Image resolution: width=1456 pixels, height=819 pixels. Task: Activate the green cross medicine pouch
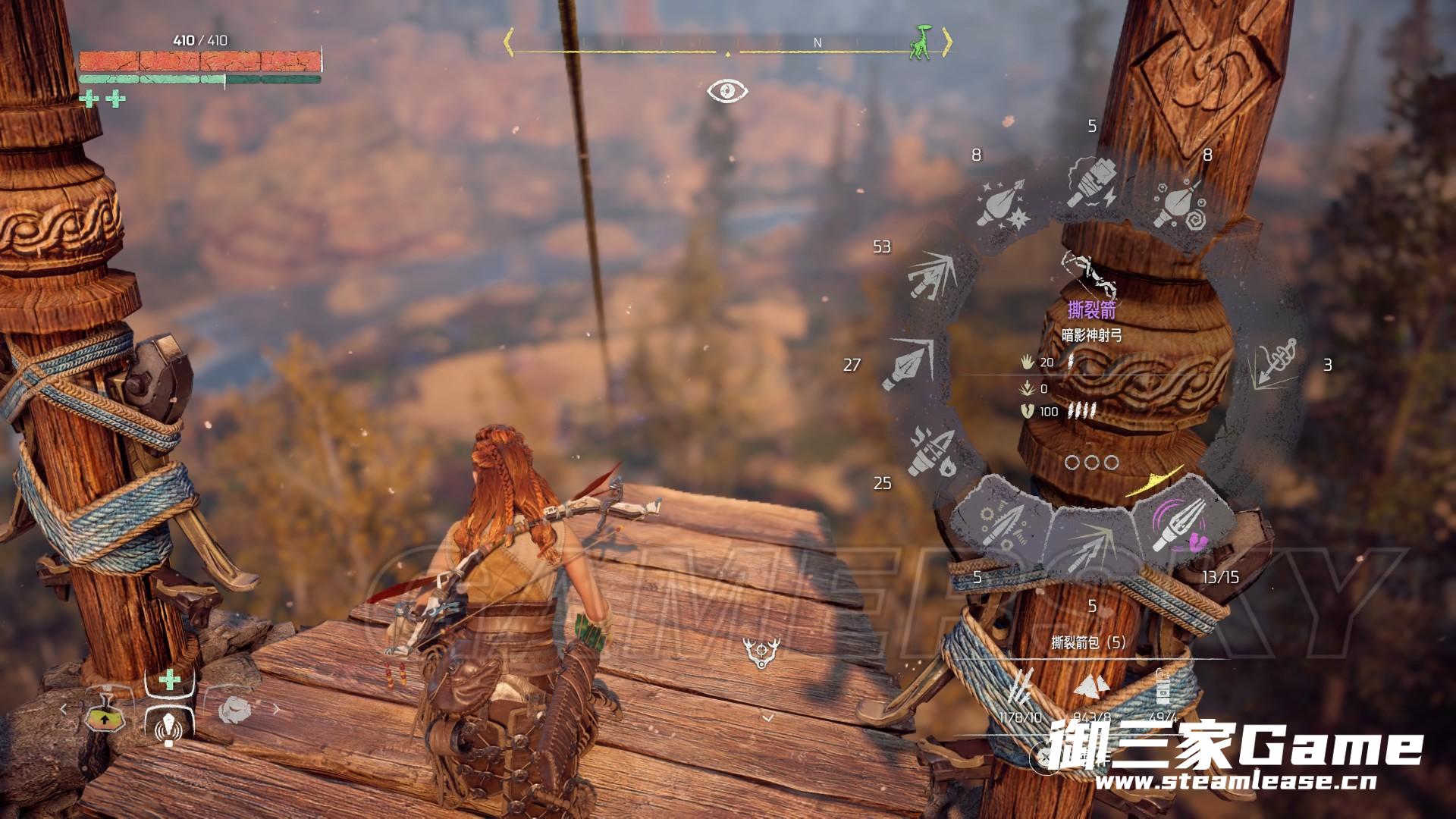tap(170, 679)
